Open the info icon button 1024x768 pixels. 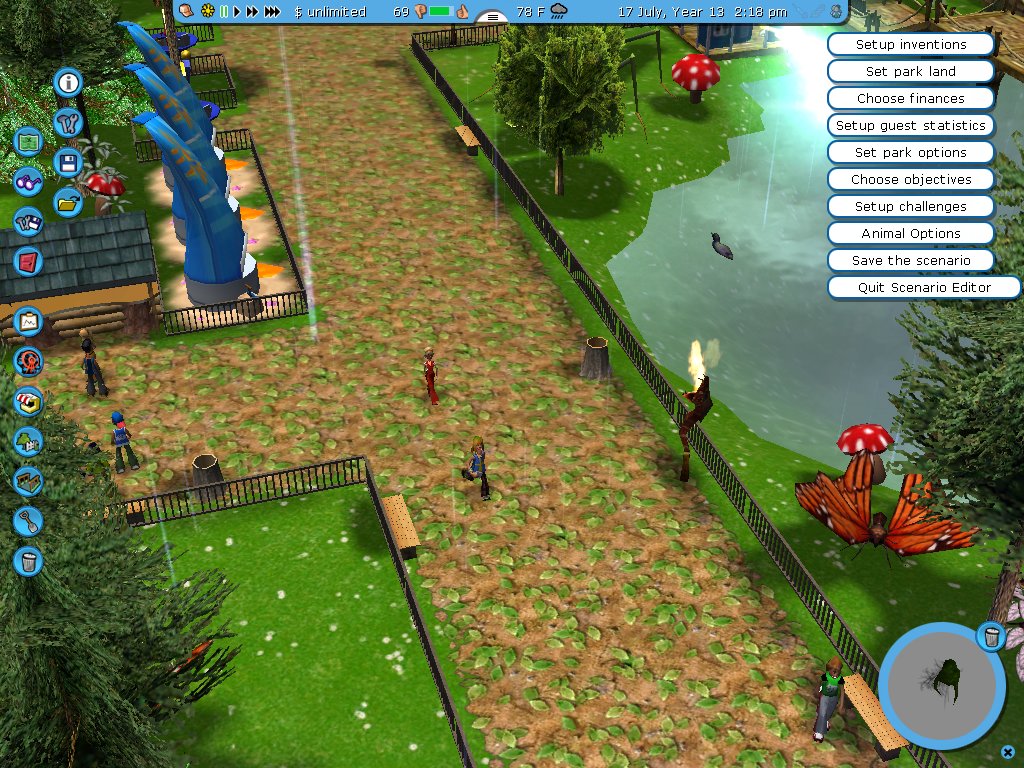click(69, 83)
